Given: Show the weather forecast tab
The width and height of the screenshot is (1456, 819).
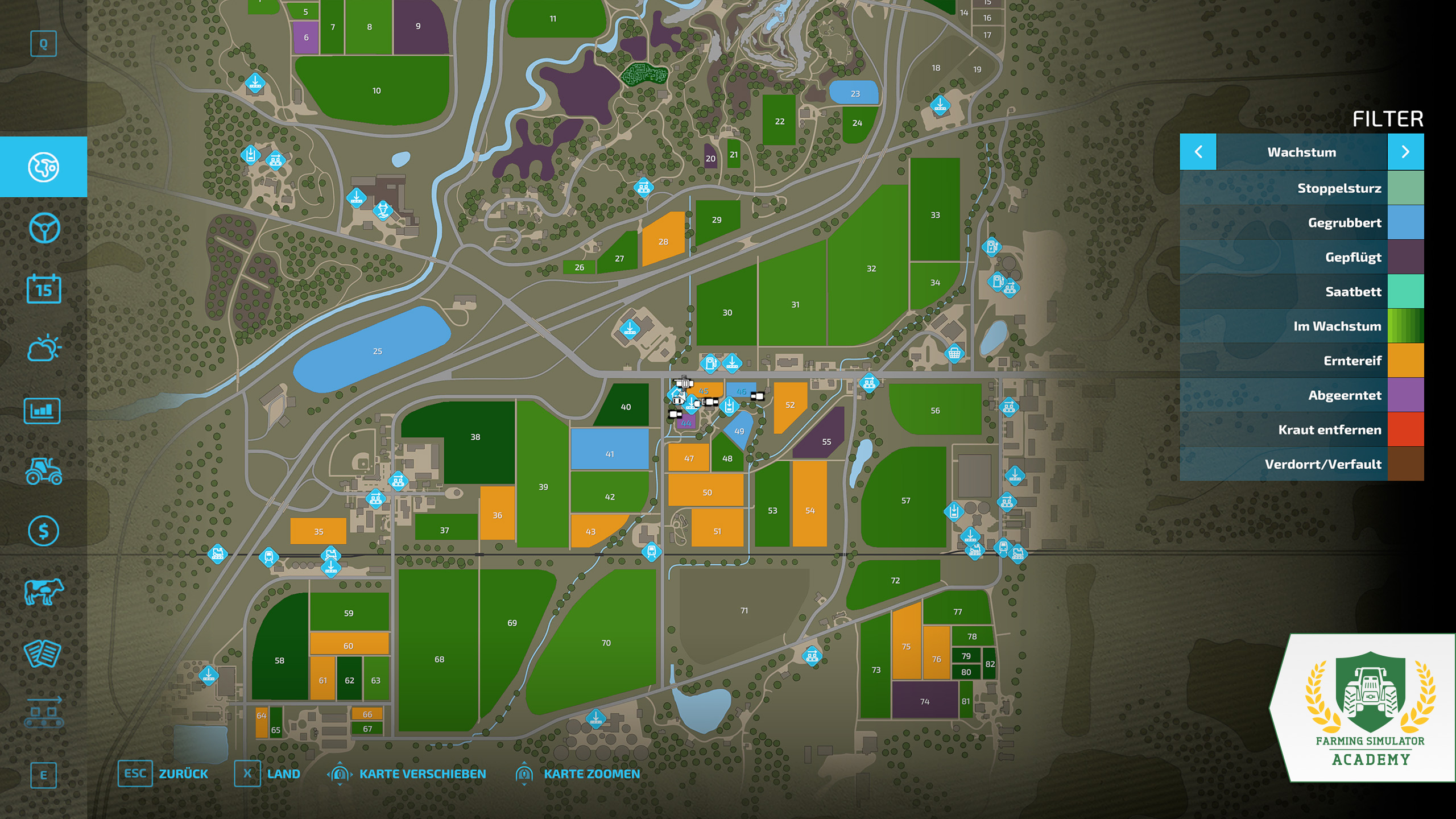Looking at the screenshot, I should tap(43, 349).
